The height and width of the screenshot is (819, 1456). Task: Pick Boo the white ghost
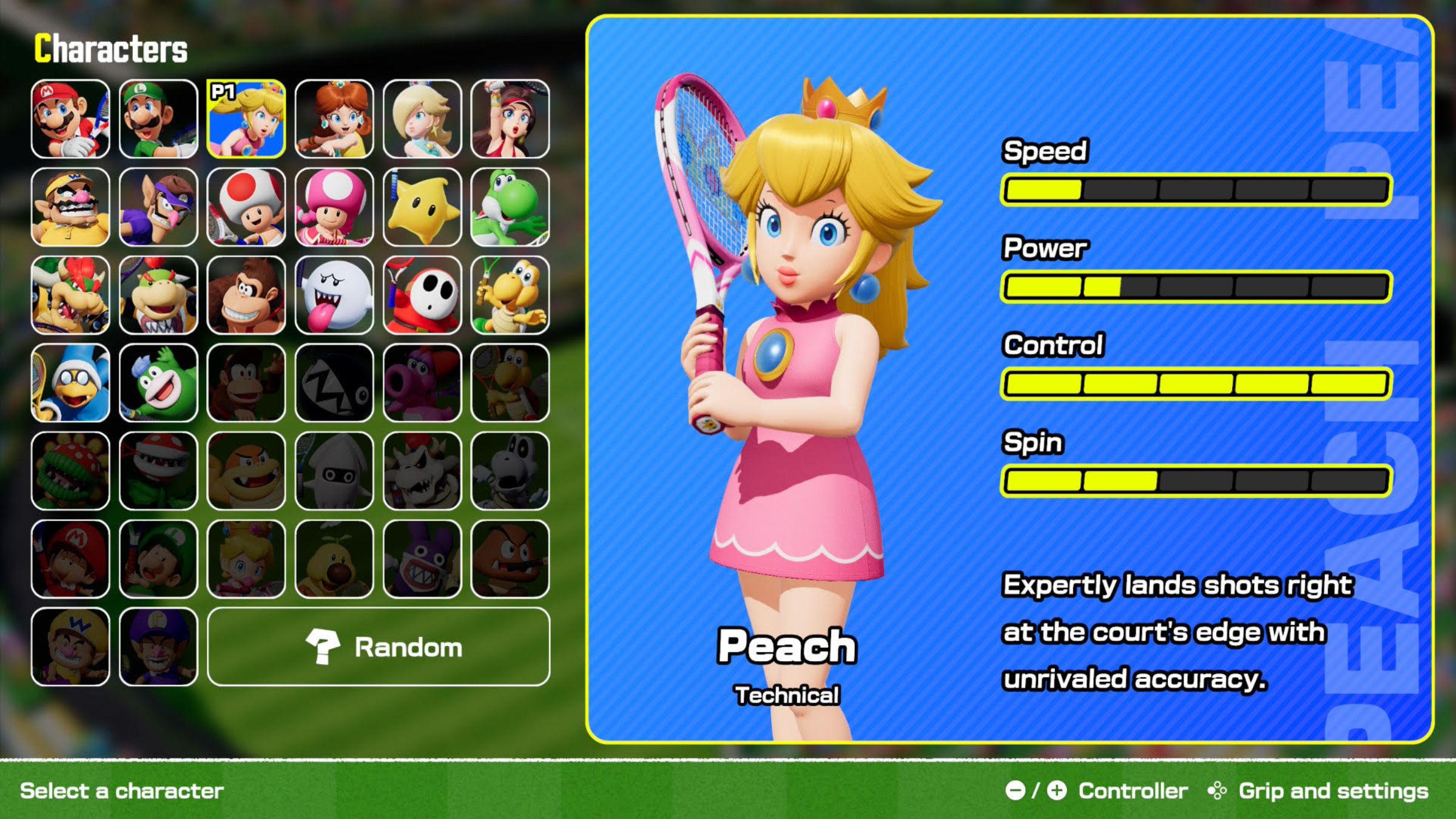(x=334, y=295)
